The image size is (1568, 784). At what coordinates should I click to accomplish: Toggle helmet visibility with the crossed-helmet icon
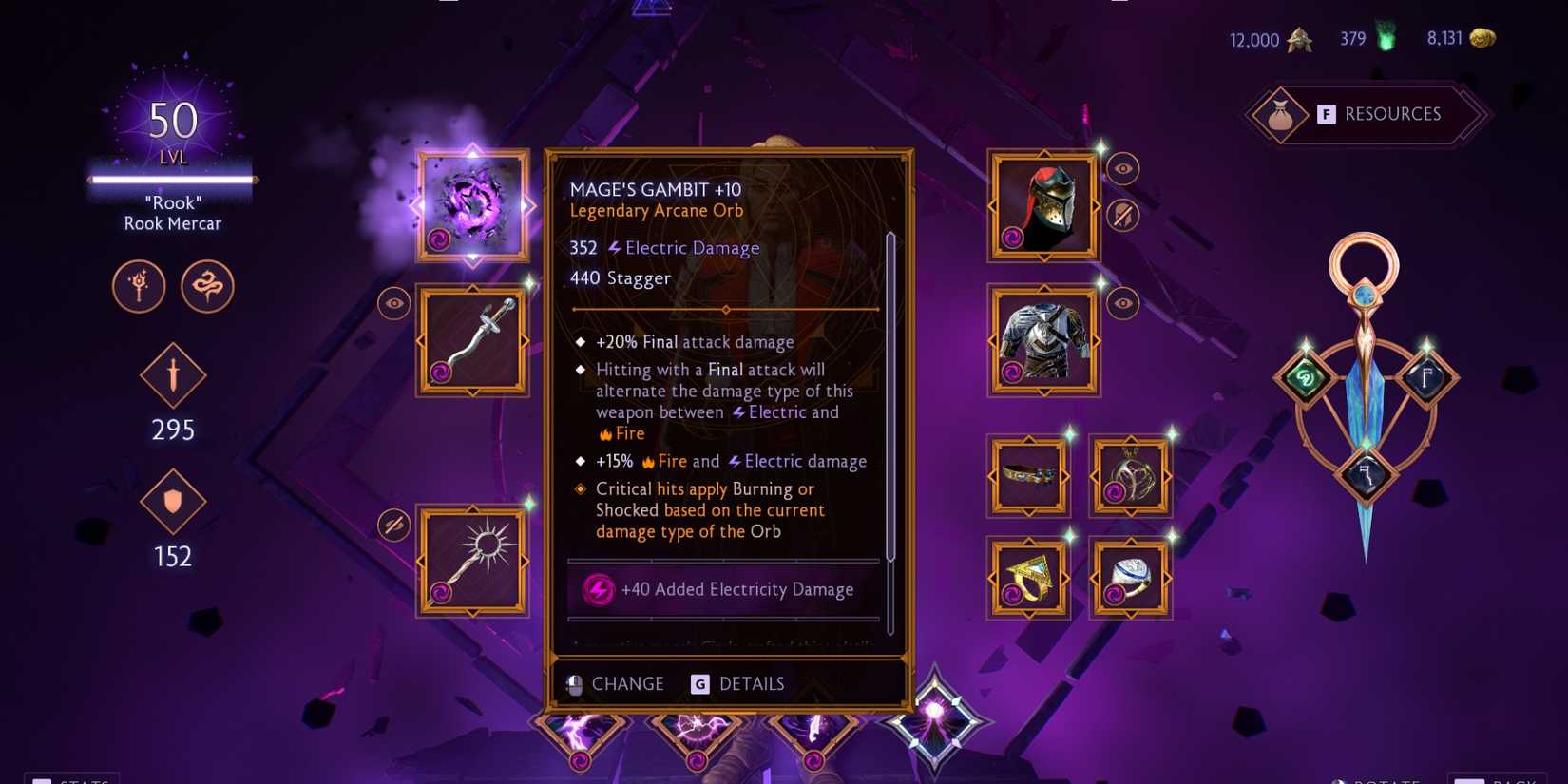(x=1122, y=216)
